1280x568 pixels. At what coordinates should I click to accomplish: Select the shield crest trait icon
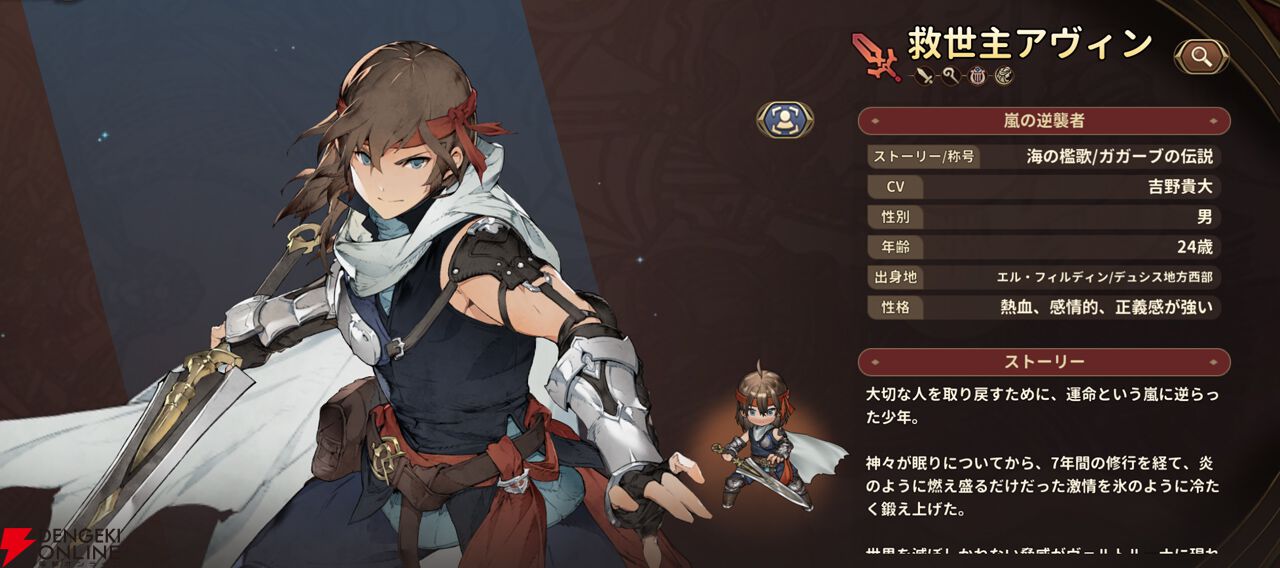(977, 76)
